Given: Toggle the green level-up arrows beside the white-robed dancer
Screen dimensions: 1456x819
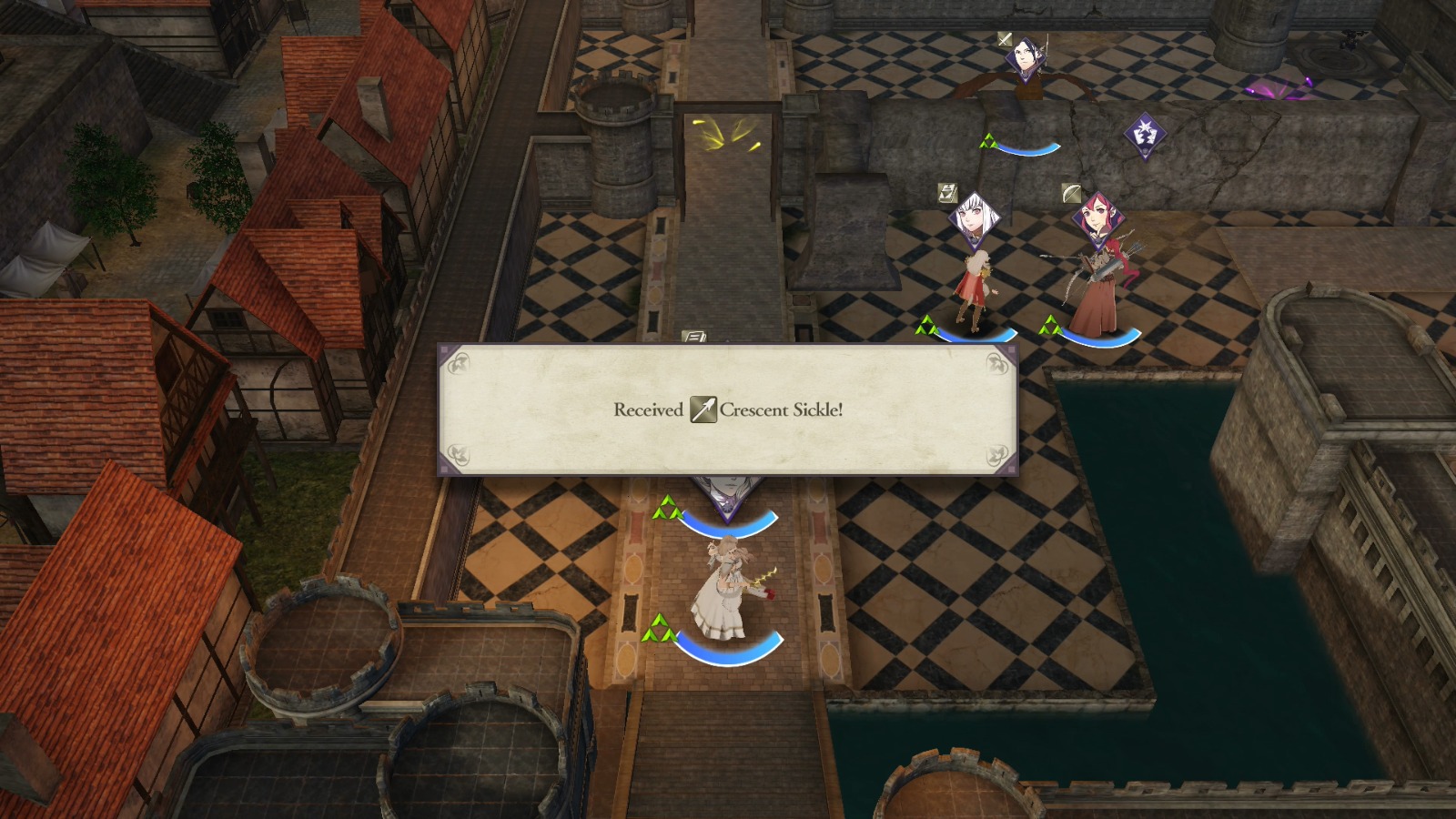Looking at the screenshot, I should pos(660,628).
